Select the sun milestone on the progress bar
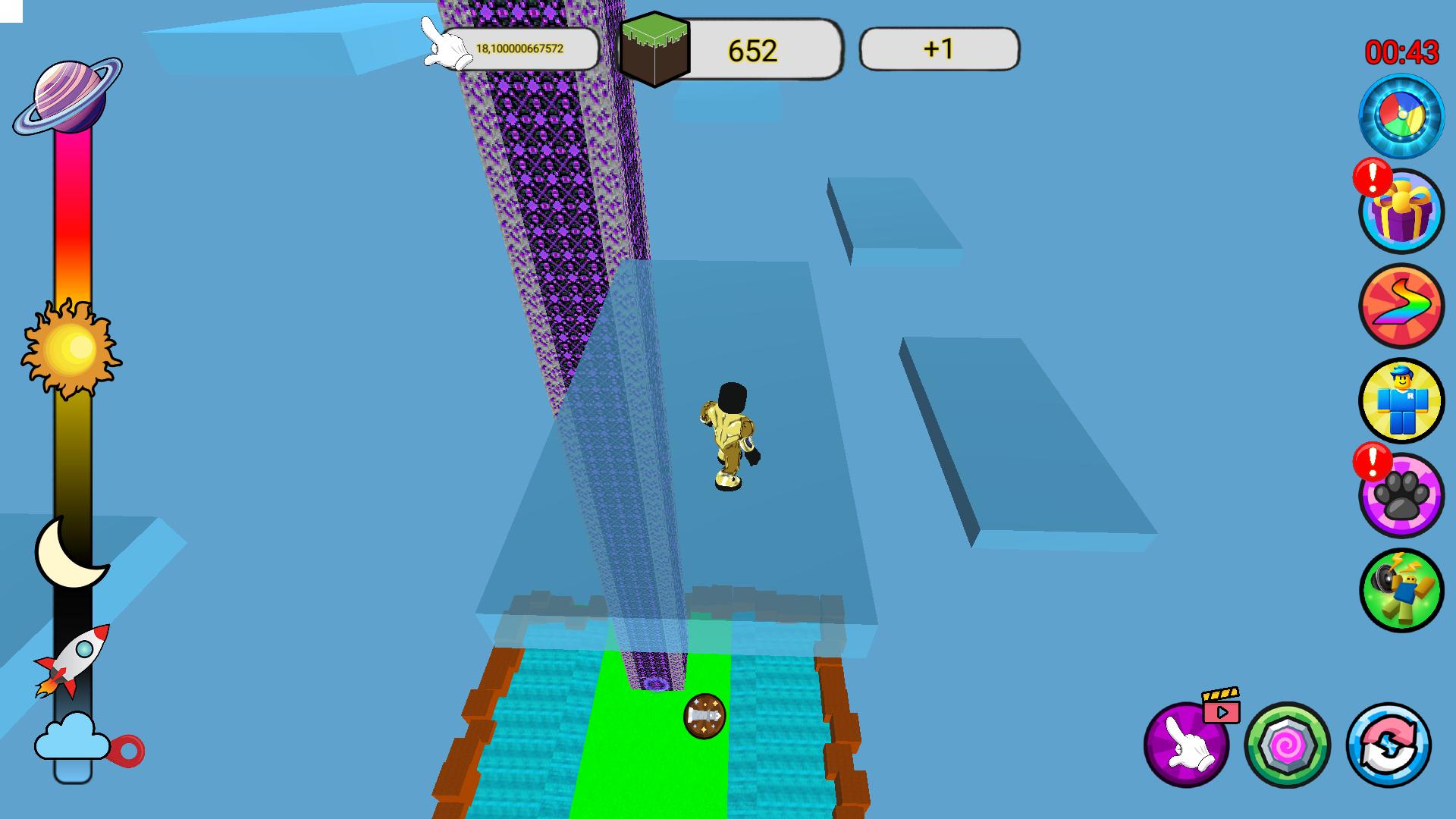The height and width of the screenshot is (819, 1456). (x=72, y=350)
